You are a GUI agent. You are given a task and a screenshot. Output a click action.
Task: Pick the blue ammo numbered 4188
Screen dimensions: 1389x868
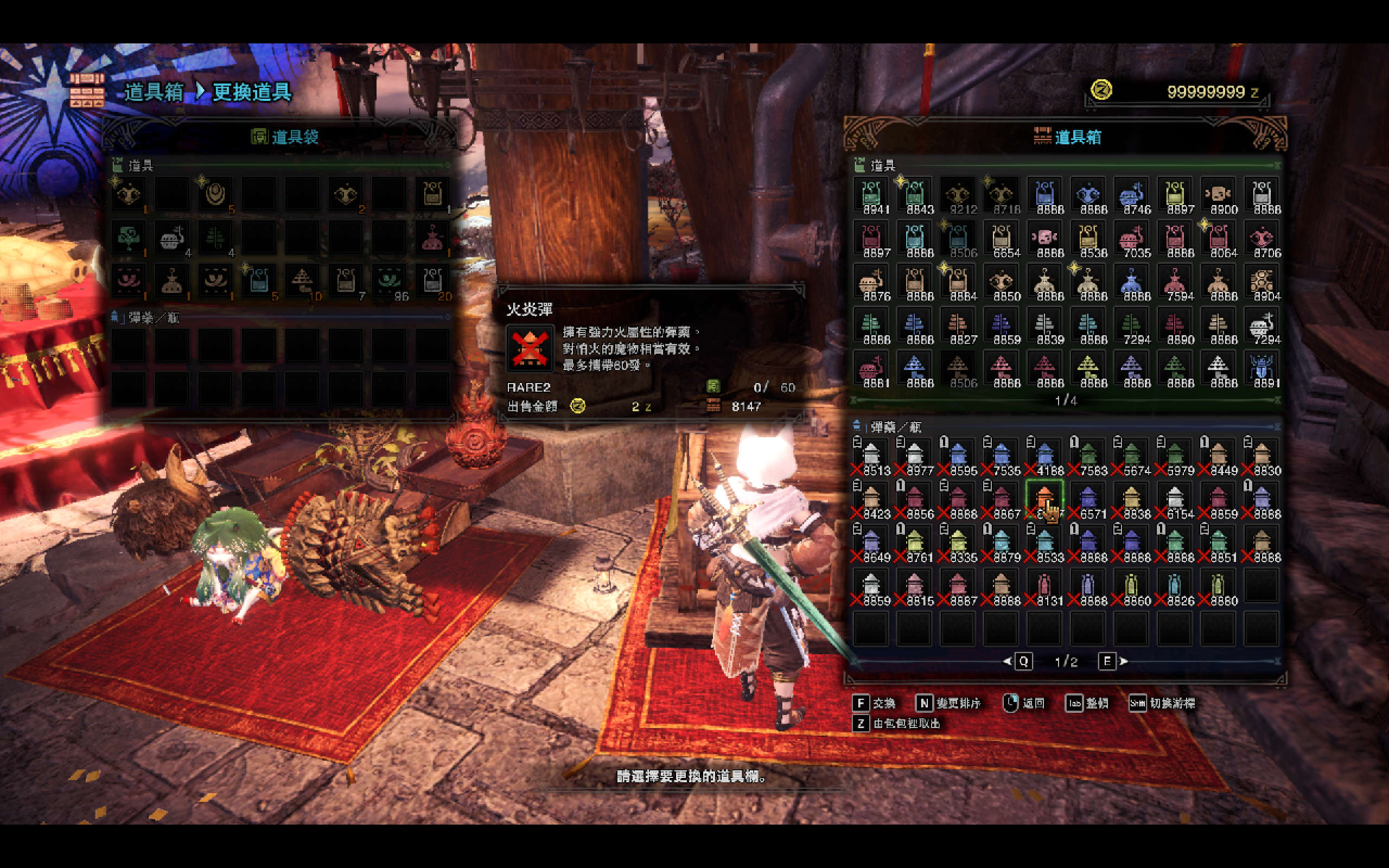[x=1044, y=456]
